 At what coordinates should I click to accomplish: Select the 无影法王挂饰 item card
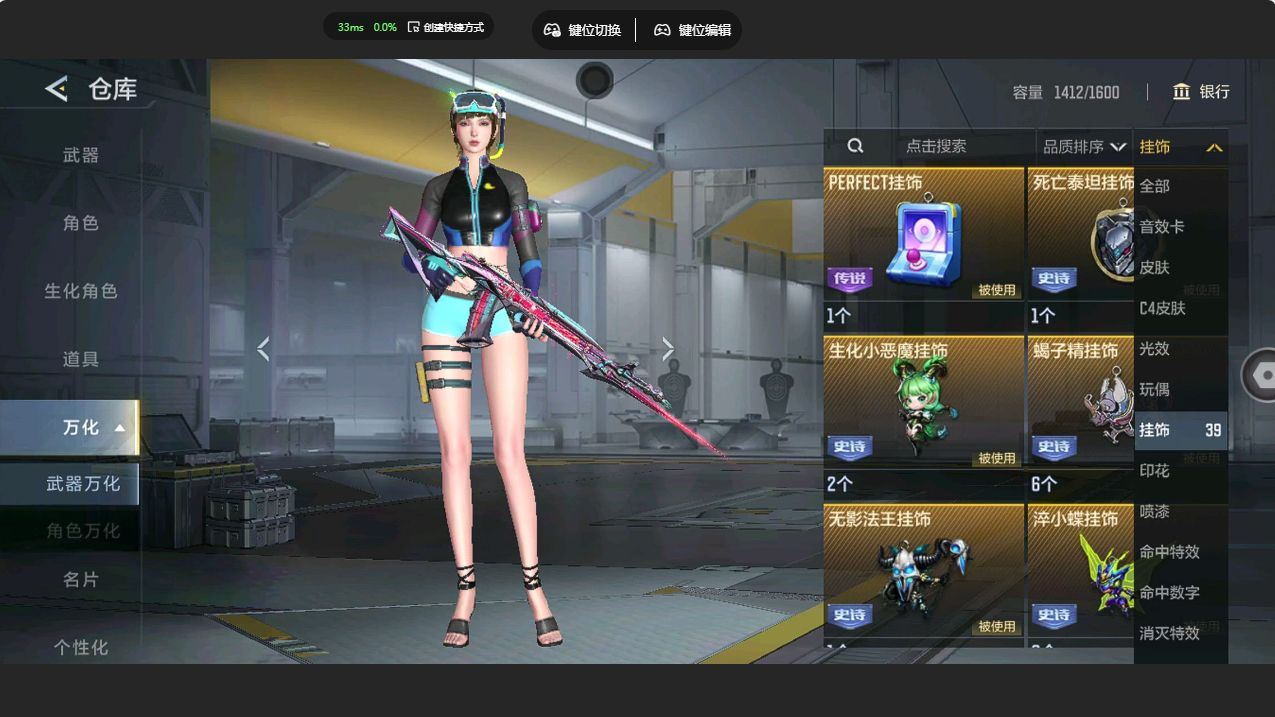[923, 575]
